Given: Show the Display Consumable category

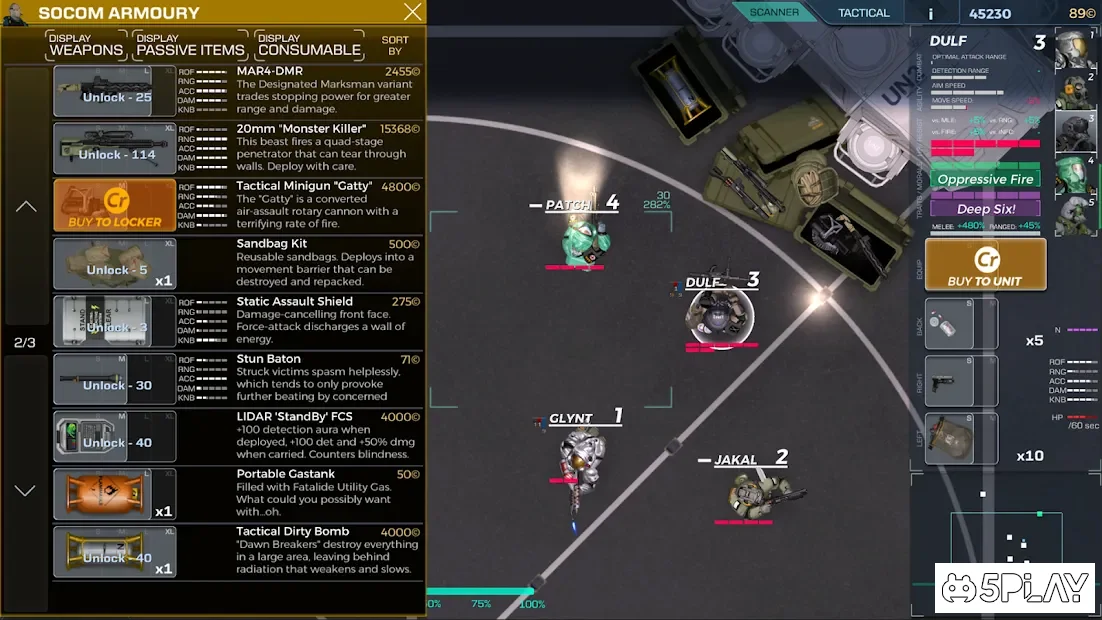Looking at the screenshot, I should coord(309,45).
